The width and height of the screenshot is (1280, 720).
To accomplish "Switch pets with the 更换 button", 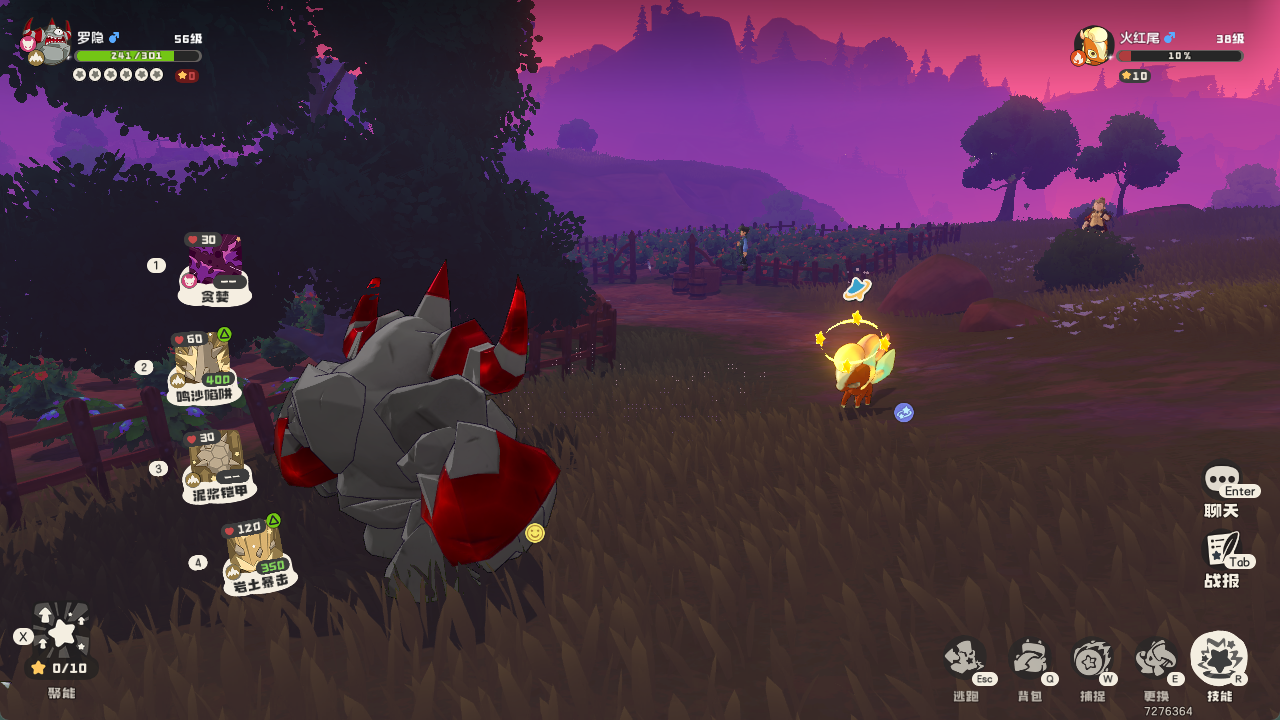I will tap(1156, 660).
